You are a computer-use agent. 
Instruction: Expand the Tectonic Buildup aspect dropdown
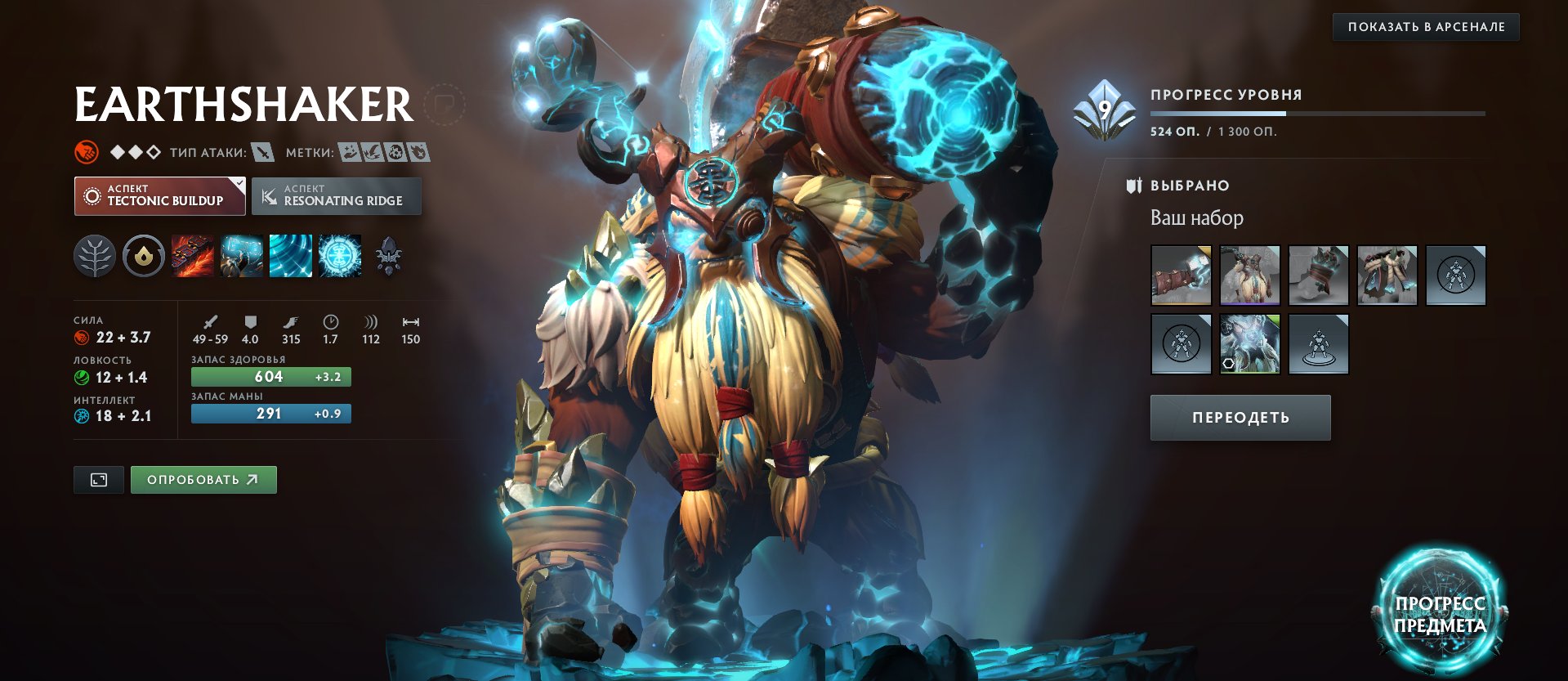(238, 185)
